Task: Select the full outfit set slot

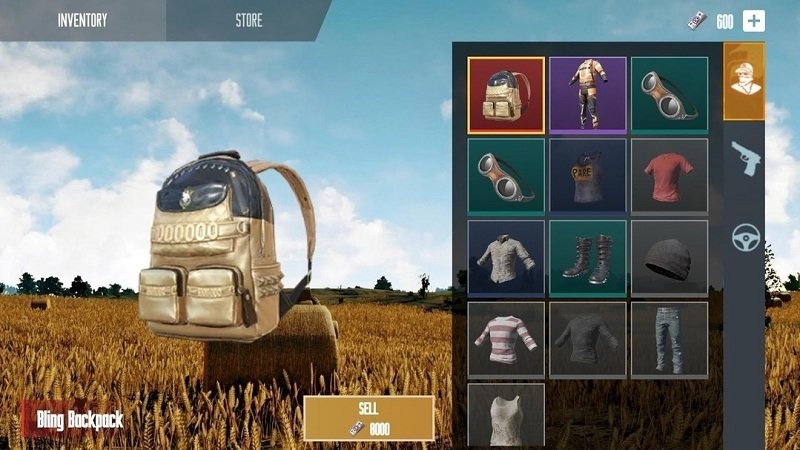Action: coord(587,95)
